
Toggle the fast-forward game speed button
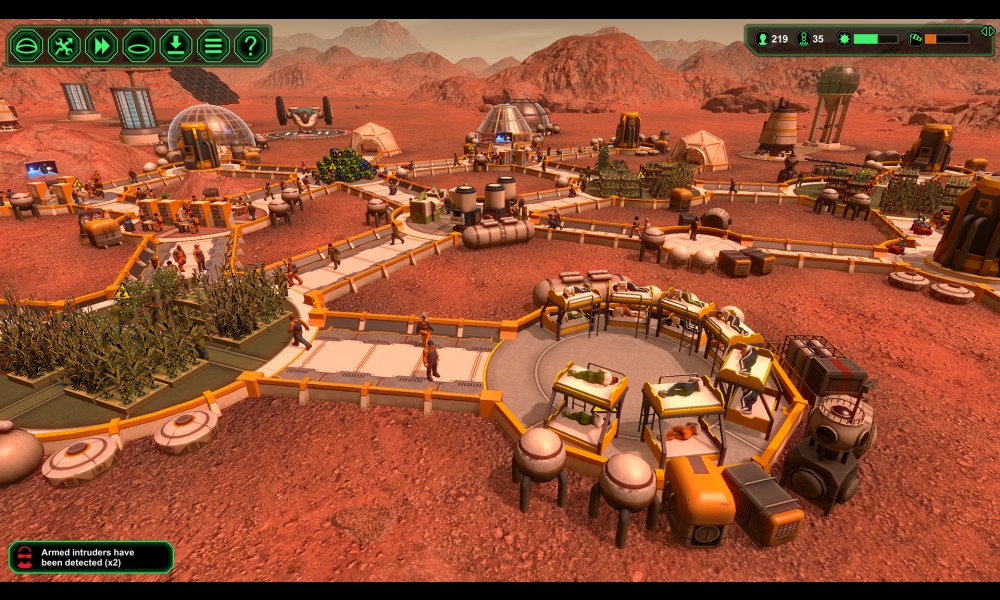click(x=101, y=46)
